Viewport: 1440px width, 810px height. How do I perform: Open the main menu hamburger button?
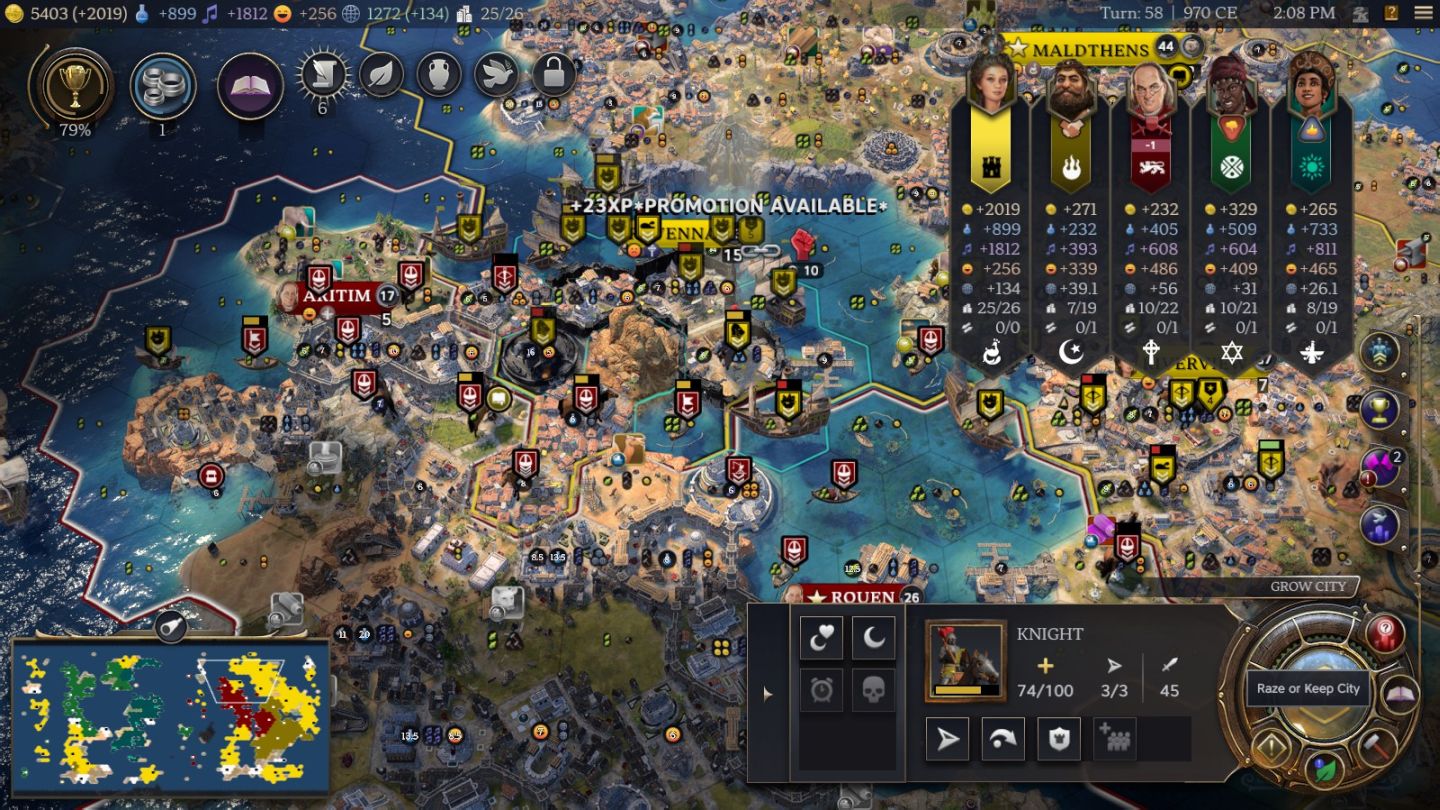pos(1423,13)
